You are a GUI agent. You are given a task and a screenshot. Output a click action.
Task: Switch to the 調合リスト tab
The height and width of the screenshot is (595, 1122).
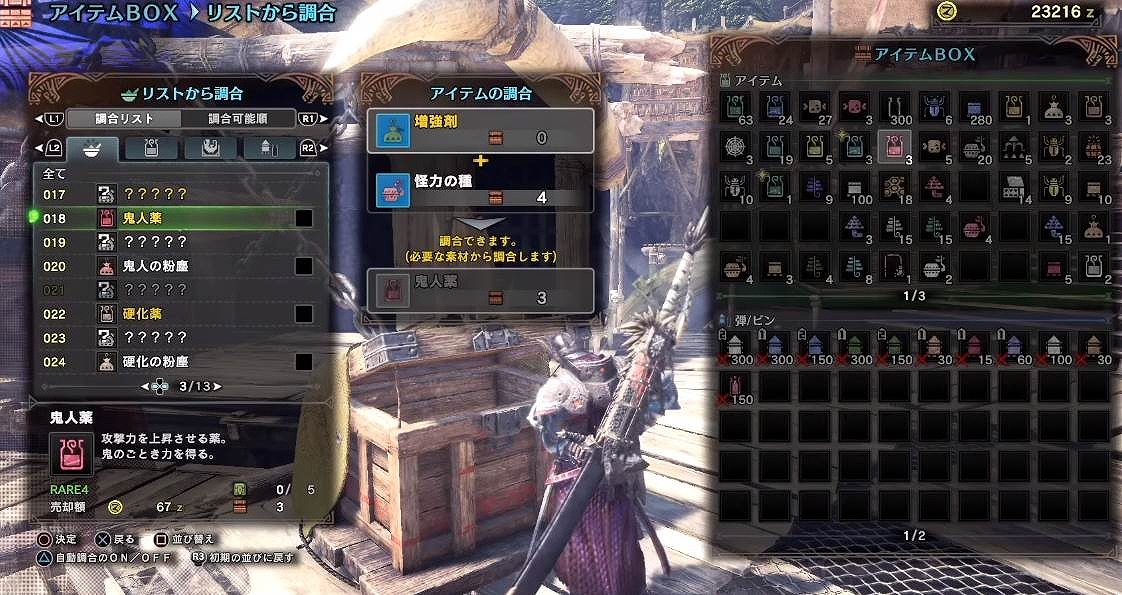[x=124, y=119]
